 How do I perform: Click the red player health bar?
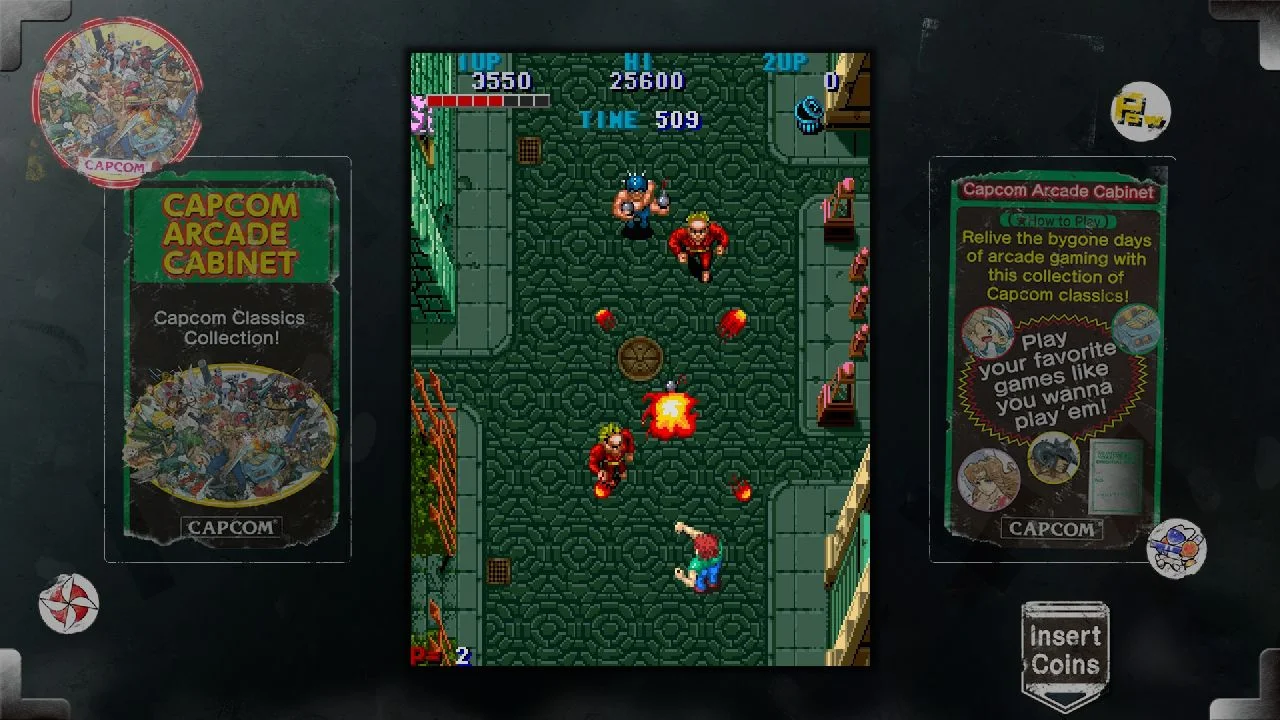click(488, 100)
